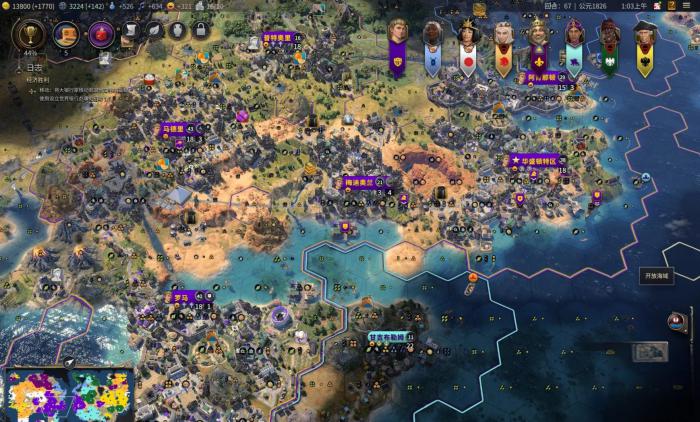Open the hamburger game menu
The height and width of the screenshot is (422, 700).
pos(687,6)
